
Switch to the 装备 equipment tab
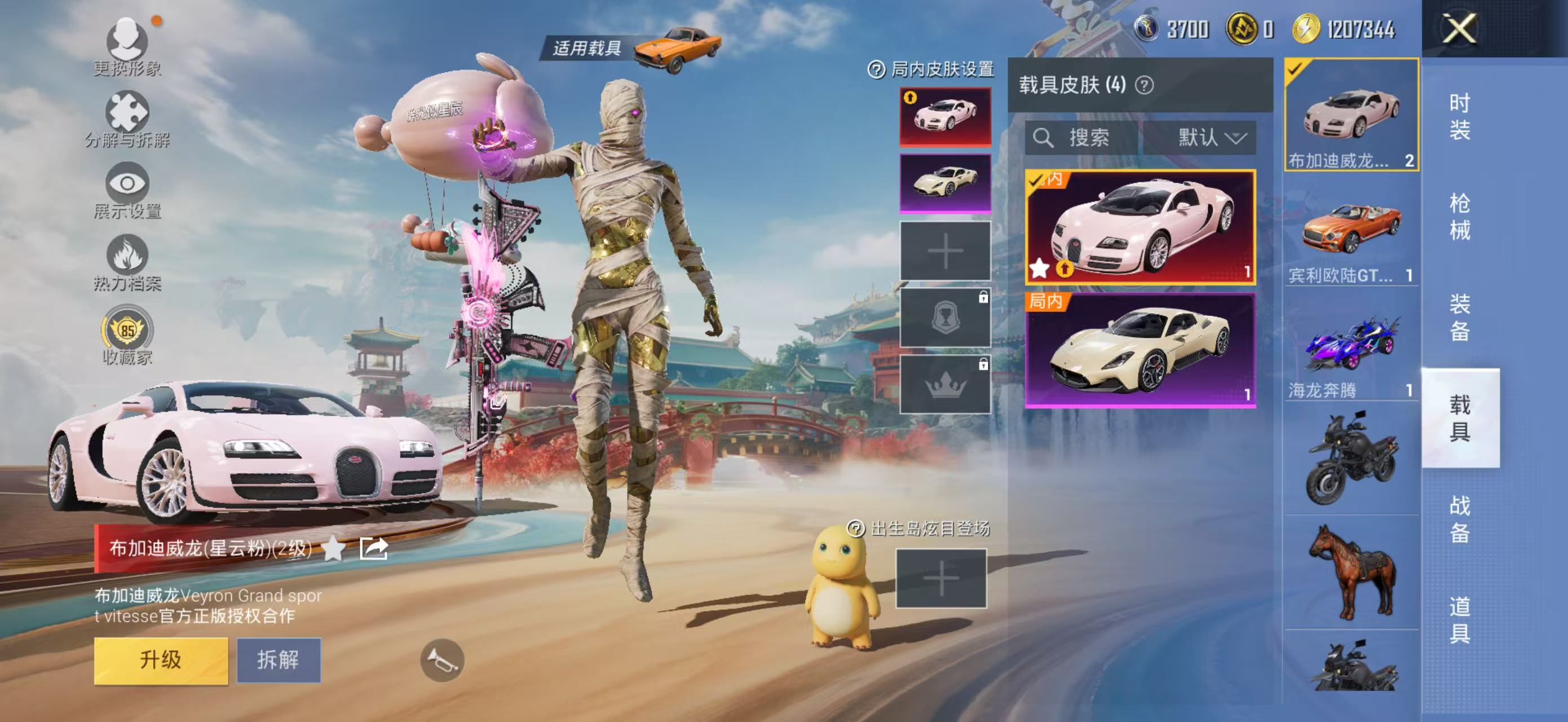pos(1460,318)
